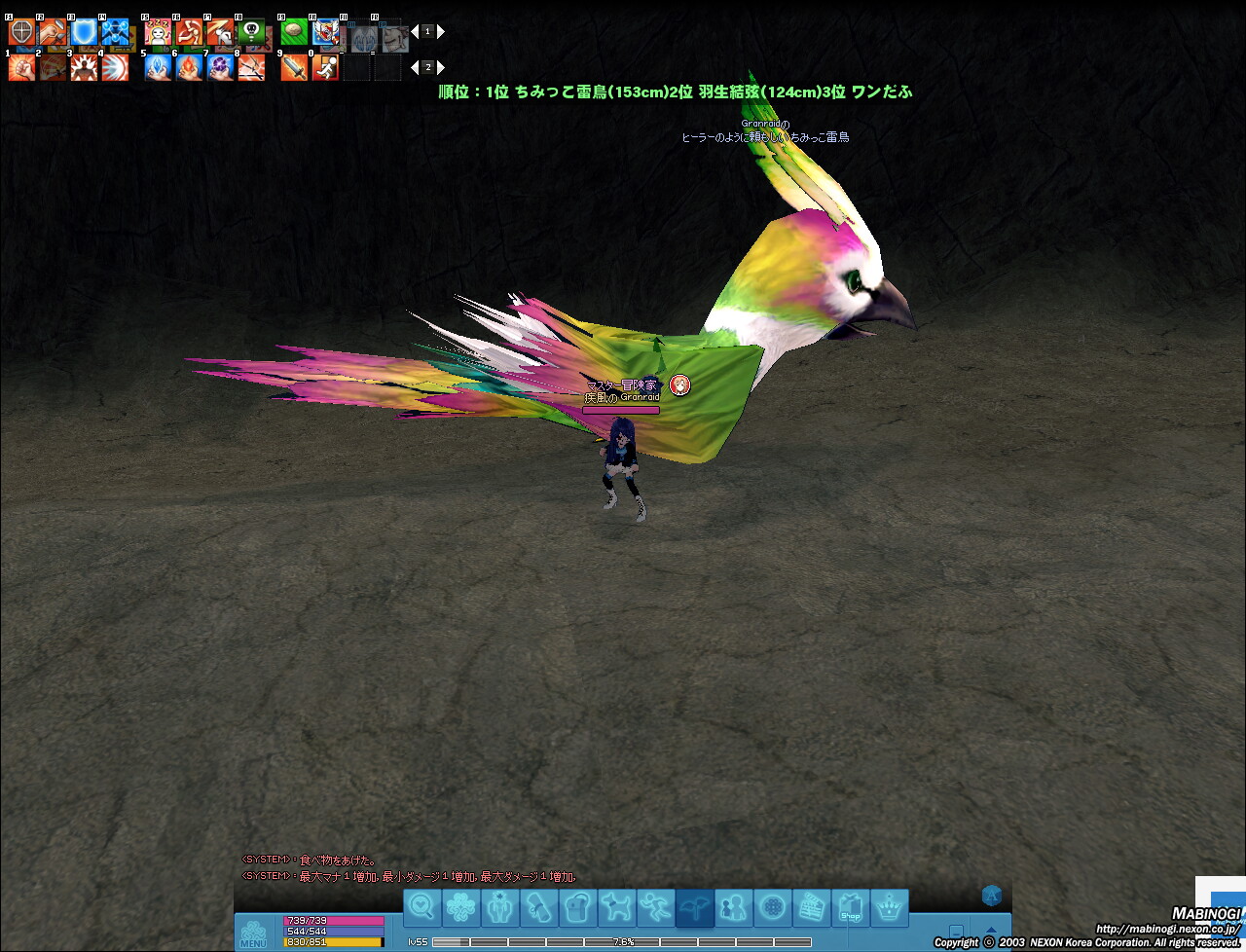Cast the icebolt skill on slot 5
This screenshot has width=1246, height=952.
pyautogui.click(x=158, y=67)
